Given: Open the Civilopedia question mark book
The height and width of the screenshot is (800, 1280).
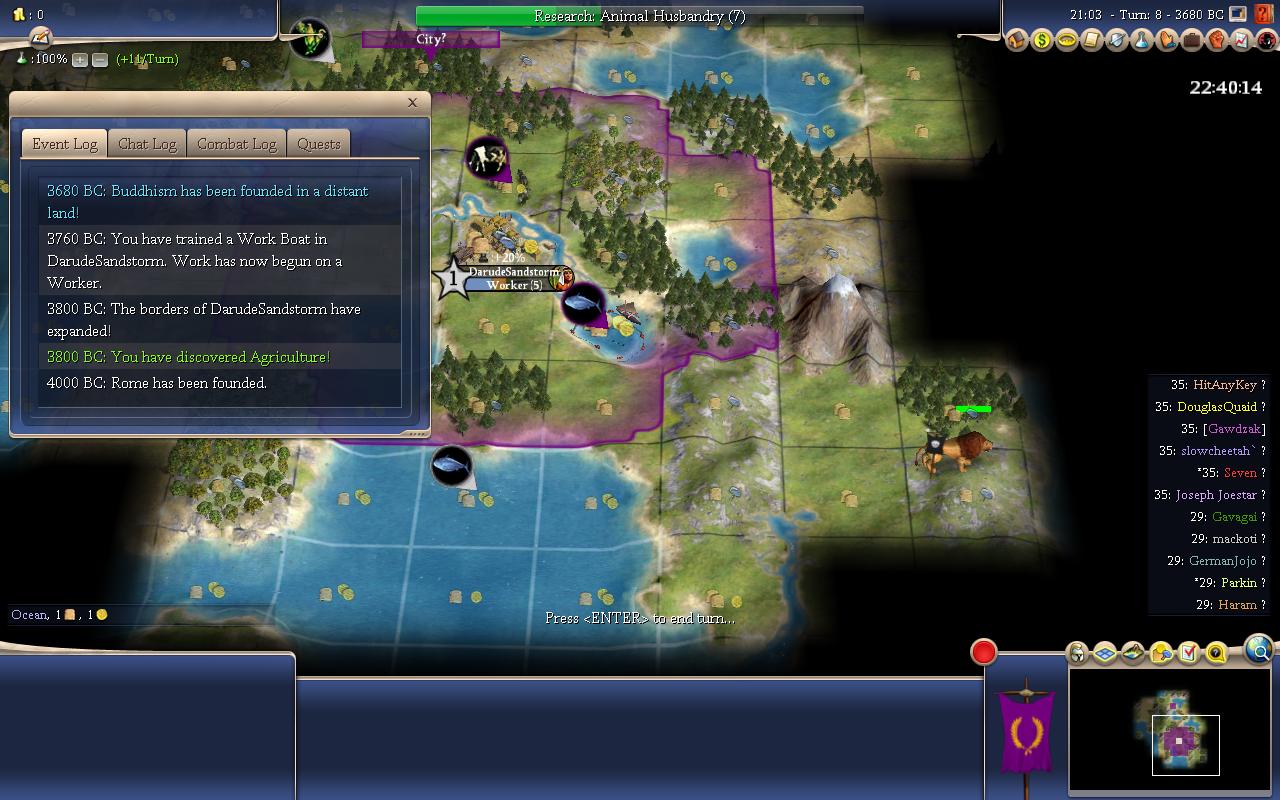Looking at the screenshot, I should pos(1266,14).
